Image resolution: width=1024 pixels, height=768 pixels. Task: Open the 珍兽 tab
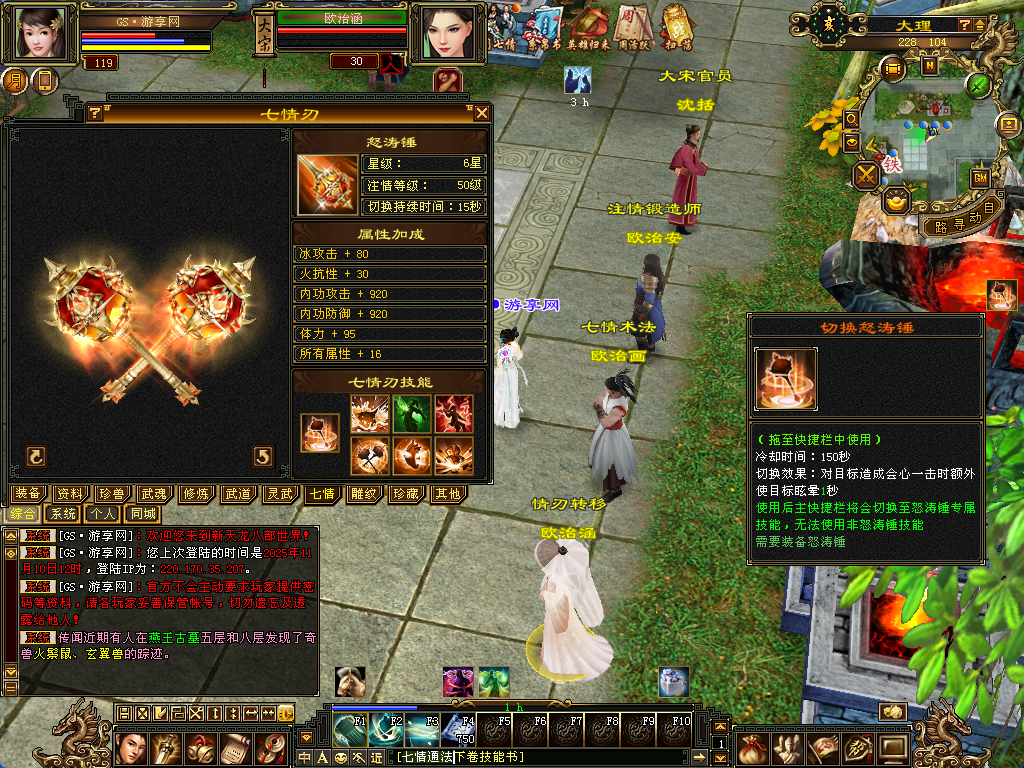[112, 493]
